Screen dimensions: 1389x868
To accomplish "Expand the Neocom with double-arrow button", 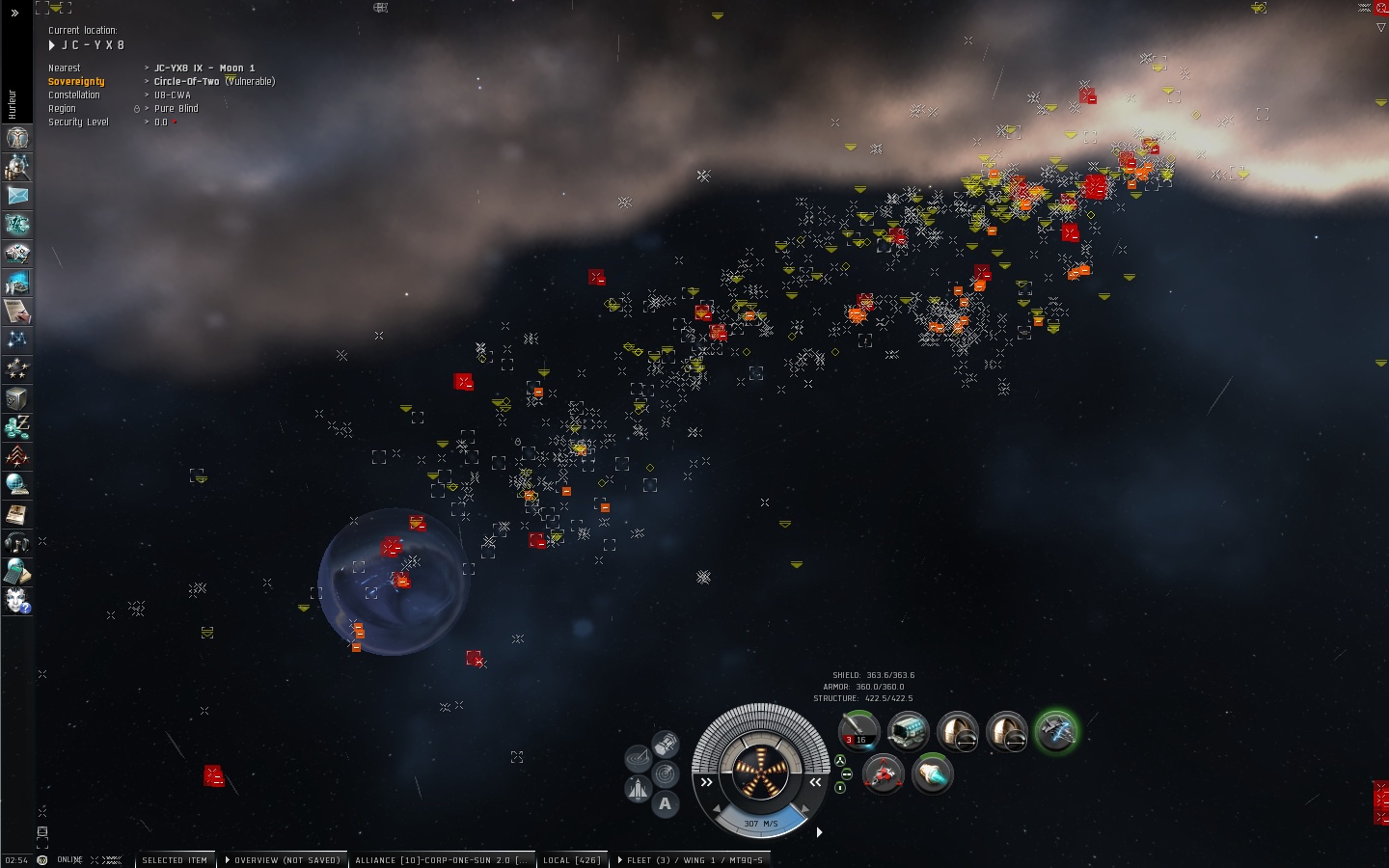I will (x=14, y=13).
